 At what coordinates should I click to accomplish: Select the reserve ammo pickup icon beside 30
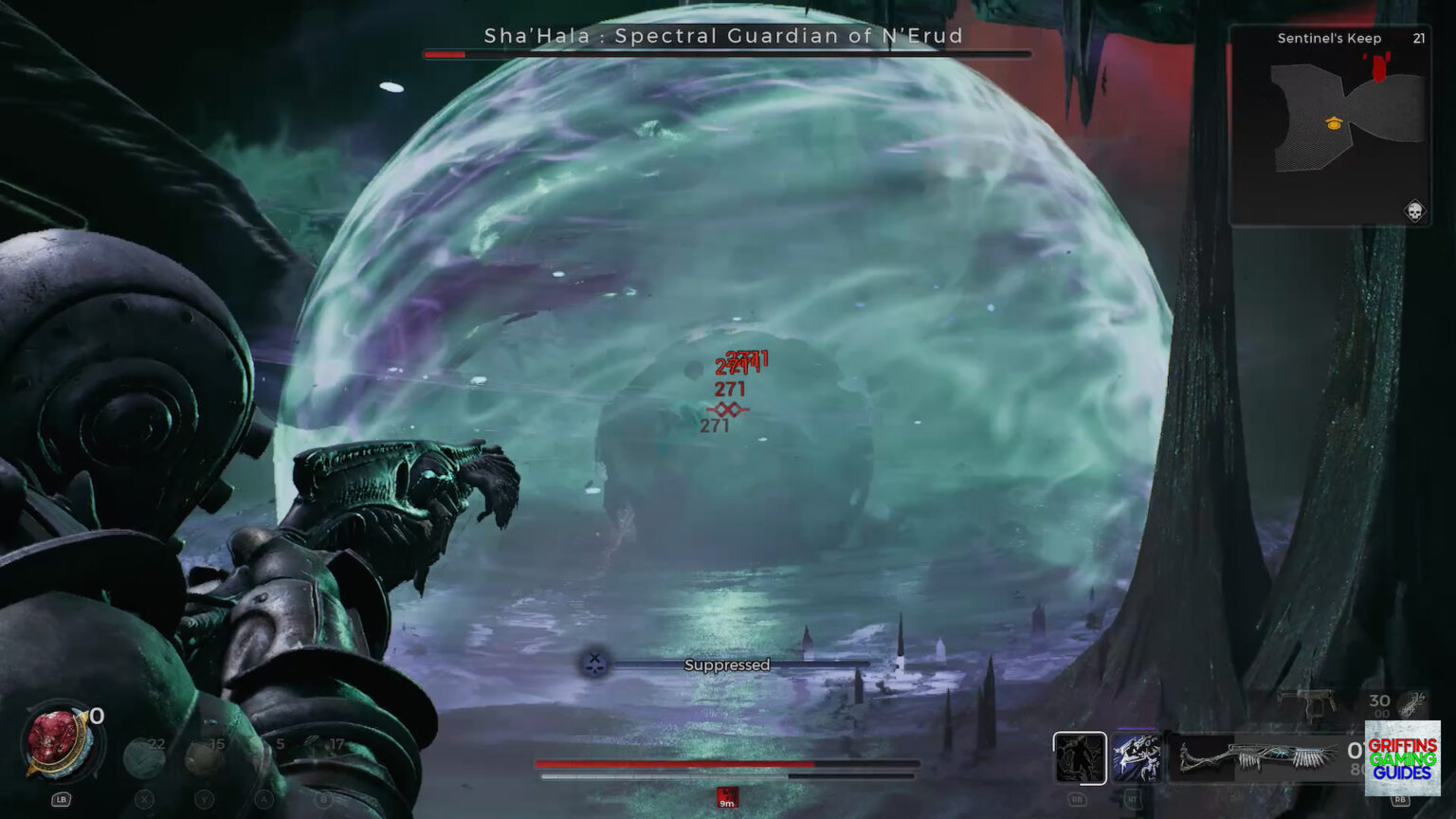[1409, 706]
